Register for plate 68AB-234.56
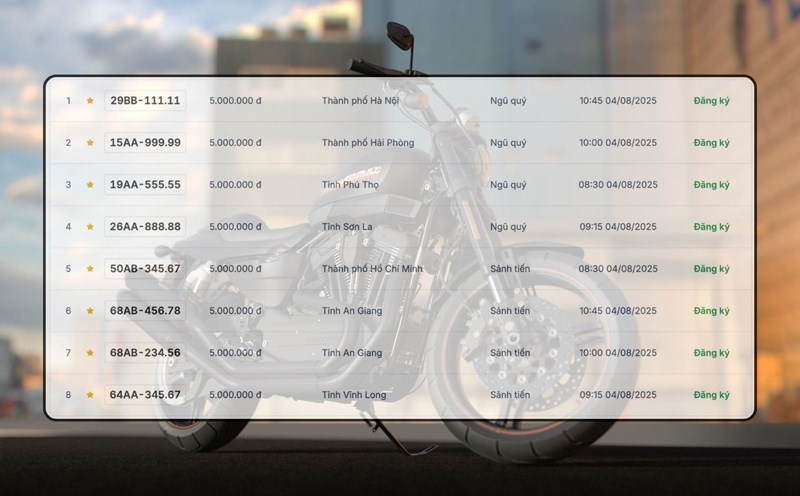The image size is (800, 496). (711, 353)
